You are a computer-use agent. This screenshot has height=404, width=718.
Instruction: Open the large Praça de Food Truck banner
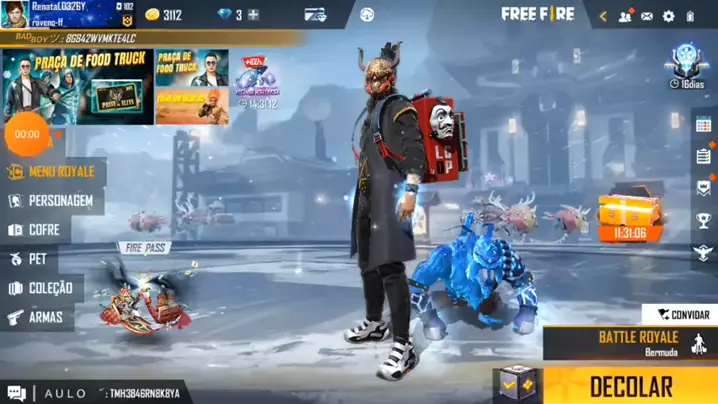[78, 87]
